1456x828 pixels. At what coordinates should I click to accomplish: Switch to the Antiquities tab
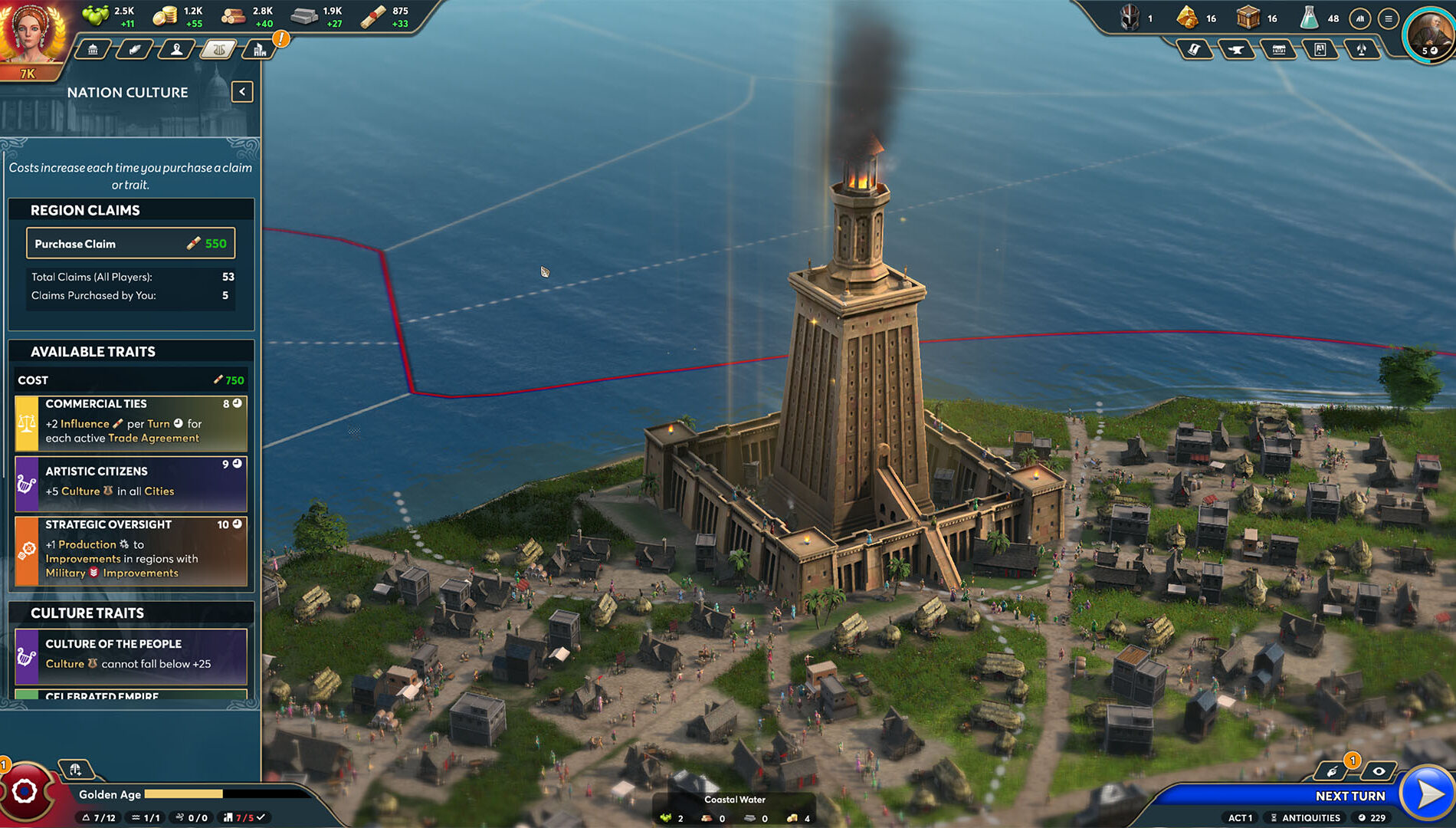pyautogui.click(x=1307, y=818)
